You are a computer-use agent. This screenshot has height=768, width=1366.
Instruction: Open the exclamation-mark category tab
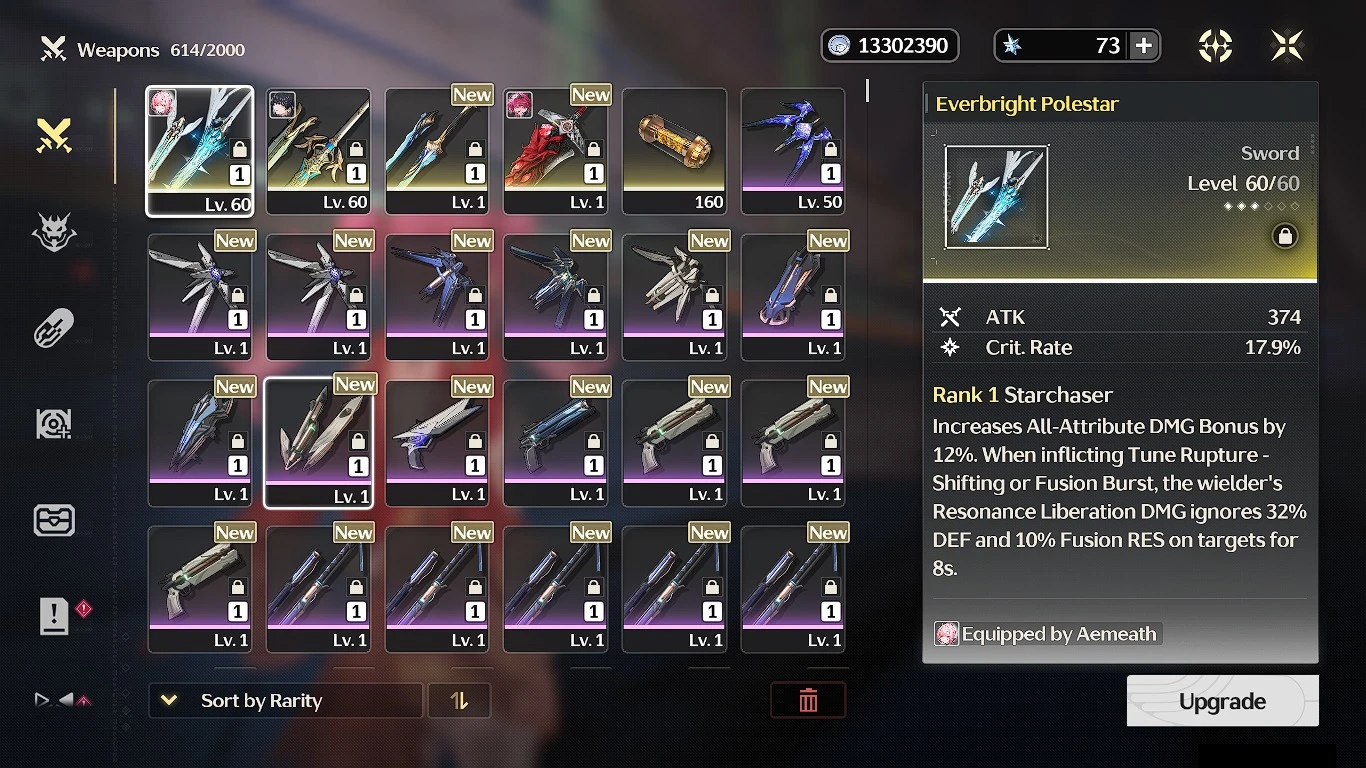tap(54, 617)
